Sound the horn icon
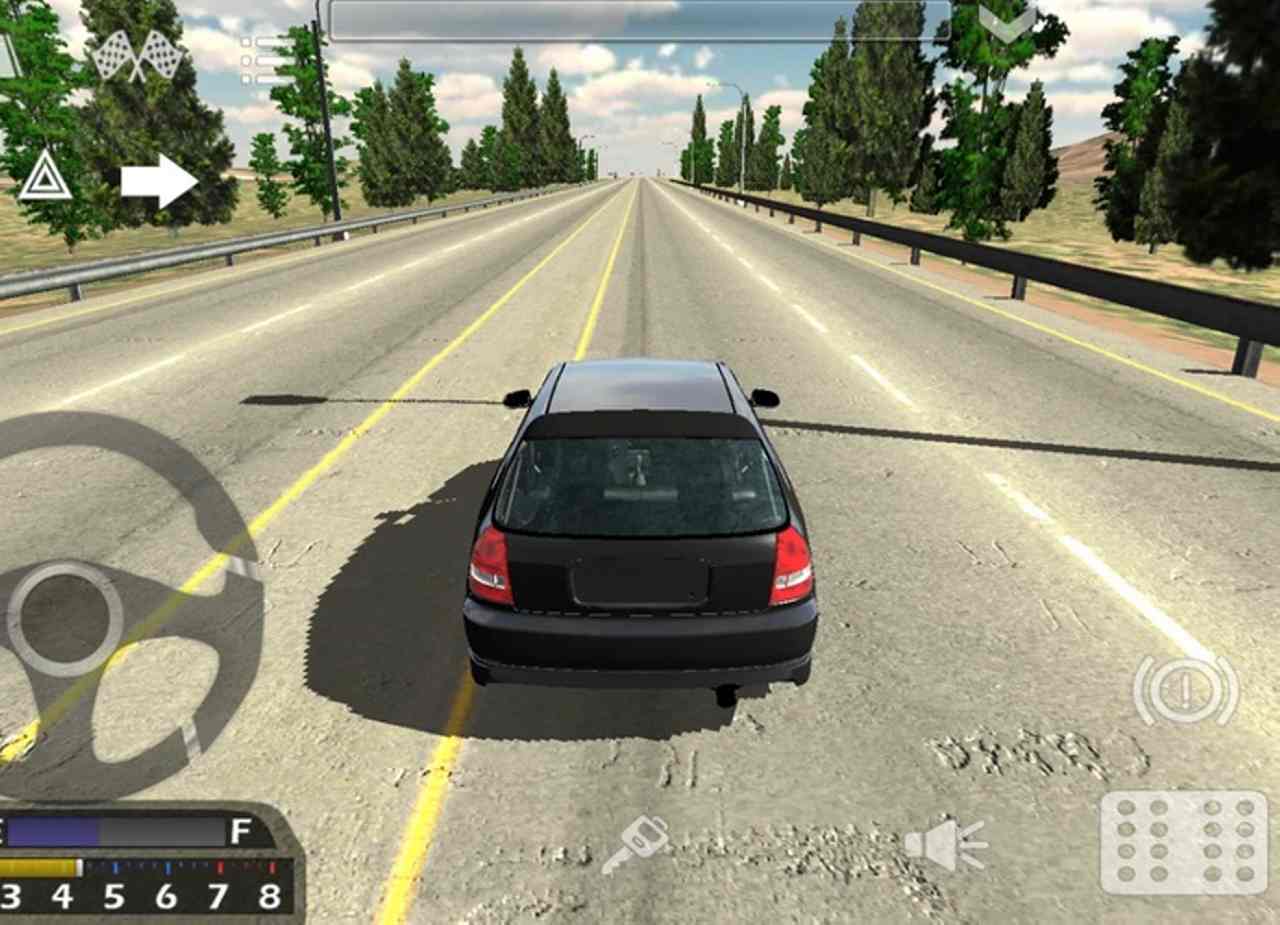Image resolution: width=1280 pixels, height=925 pixels. click(x=945, y=844)
